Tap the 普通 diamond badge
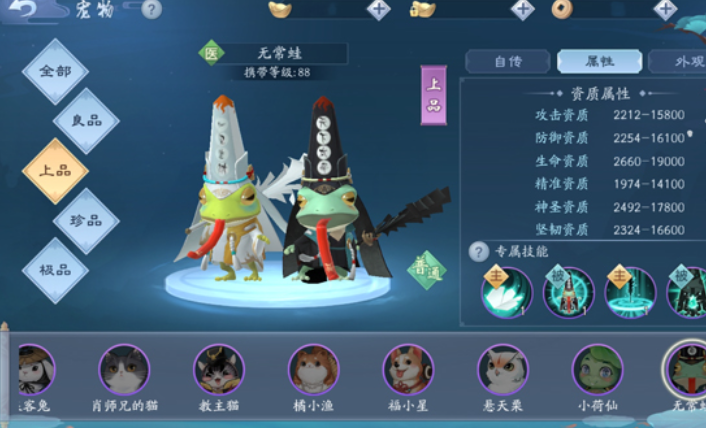This screenshot has width=706, height=428. 427,269
